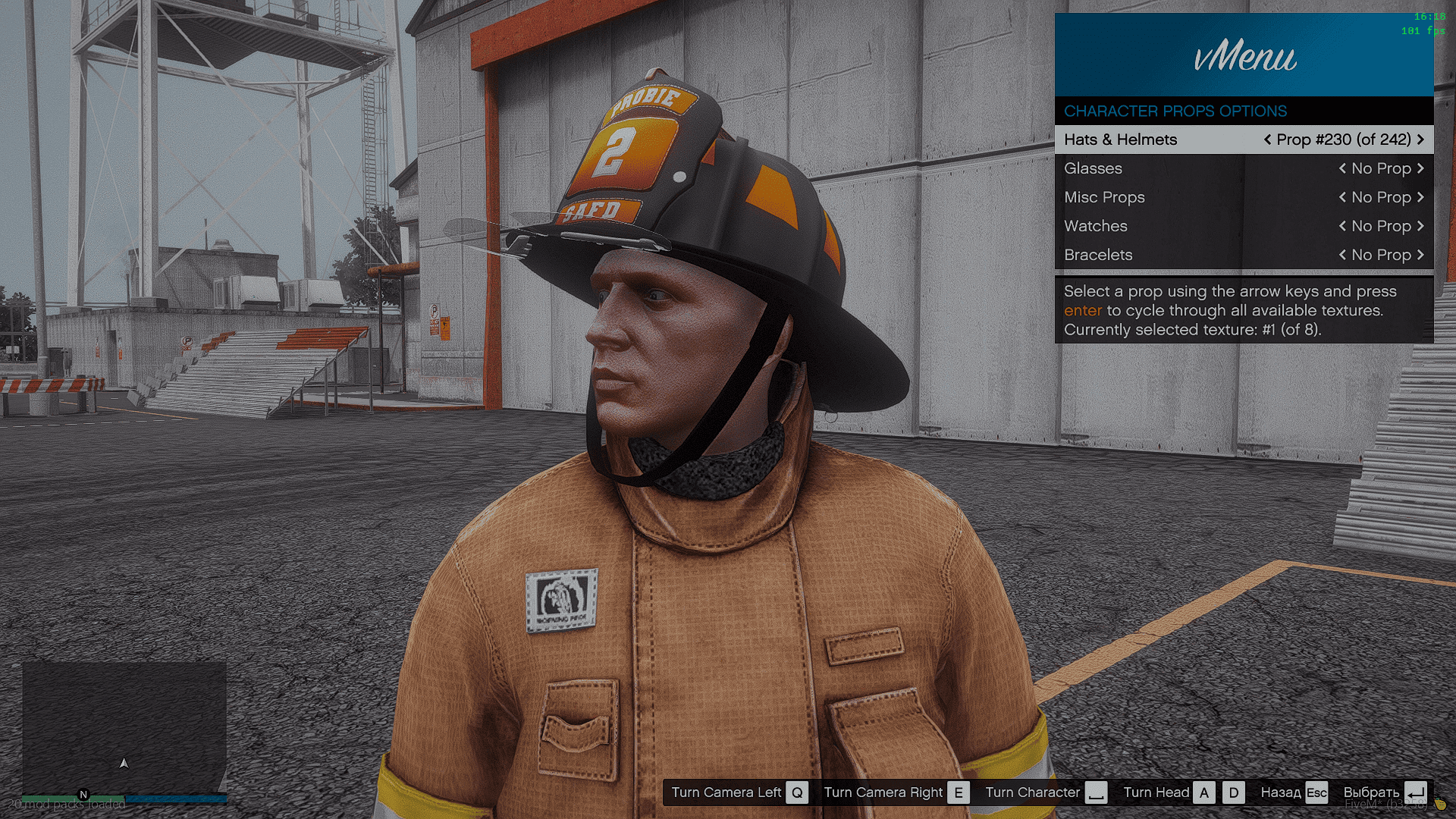Screen dimensions: 1456x819
Task: Click the vMenu header banner
Action: click(x=1244, y=55)
